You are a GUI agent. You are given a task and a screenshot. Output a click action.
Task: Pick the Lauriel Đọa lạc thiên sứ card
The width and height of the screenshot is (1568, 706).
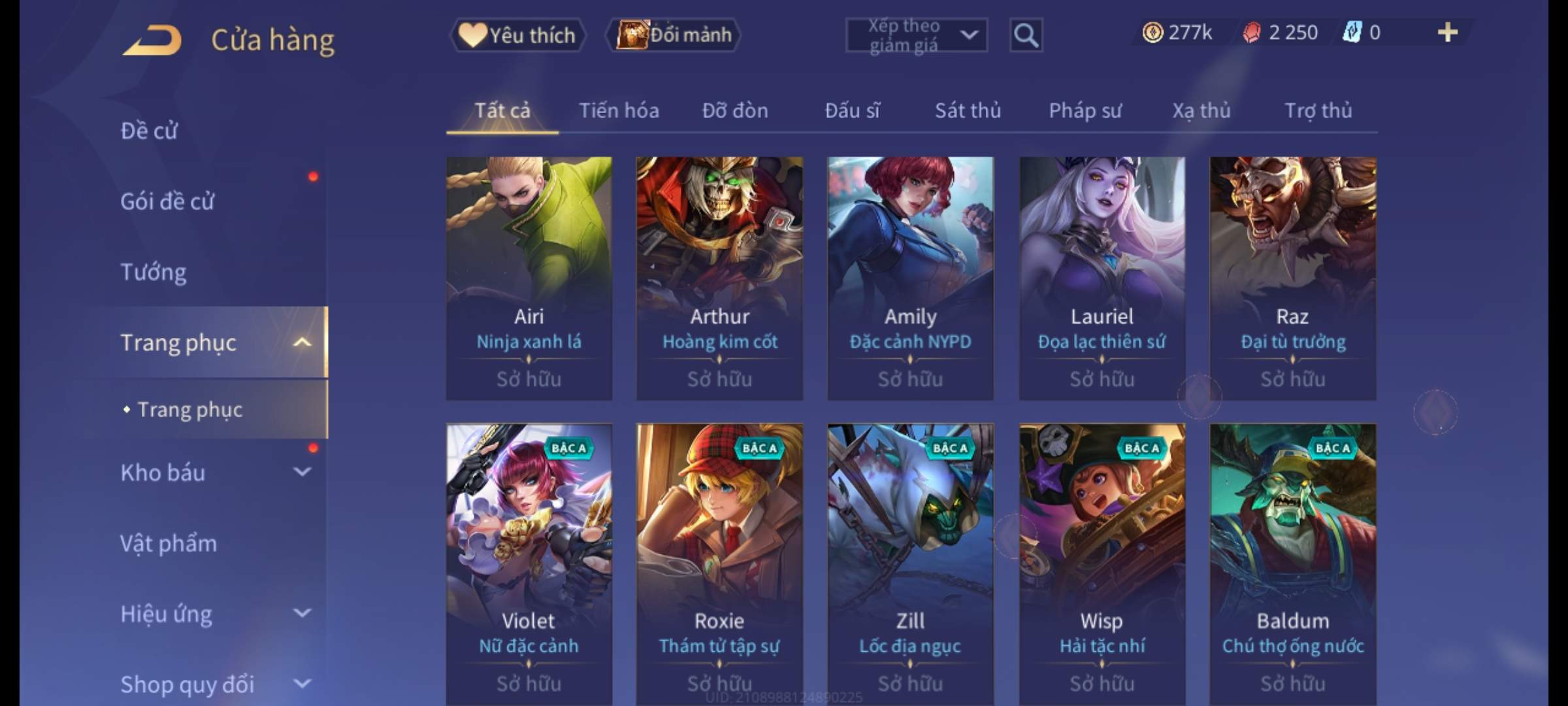pos(1102,278)
